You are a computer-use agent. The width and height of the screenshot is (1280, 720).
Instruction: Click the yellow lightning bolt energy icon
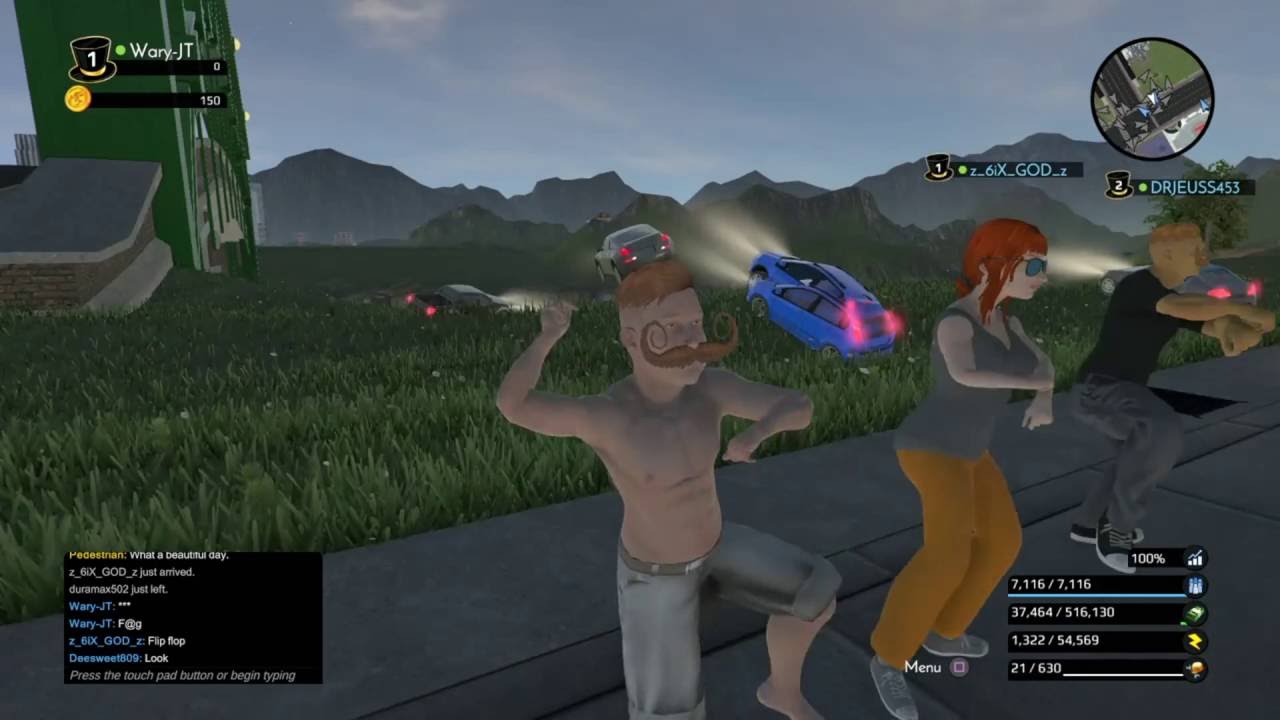click(1194, 641)
